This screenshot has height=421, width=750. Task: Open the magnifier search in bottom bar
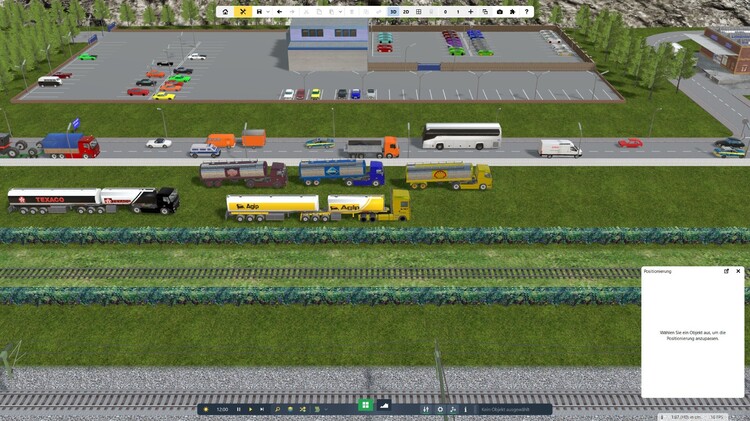pos(277,409)
